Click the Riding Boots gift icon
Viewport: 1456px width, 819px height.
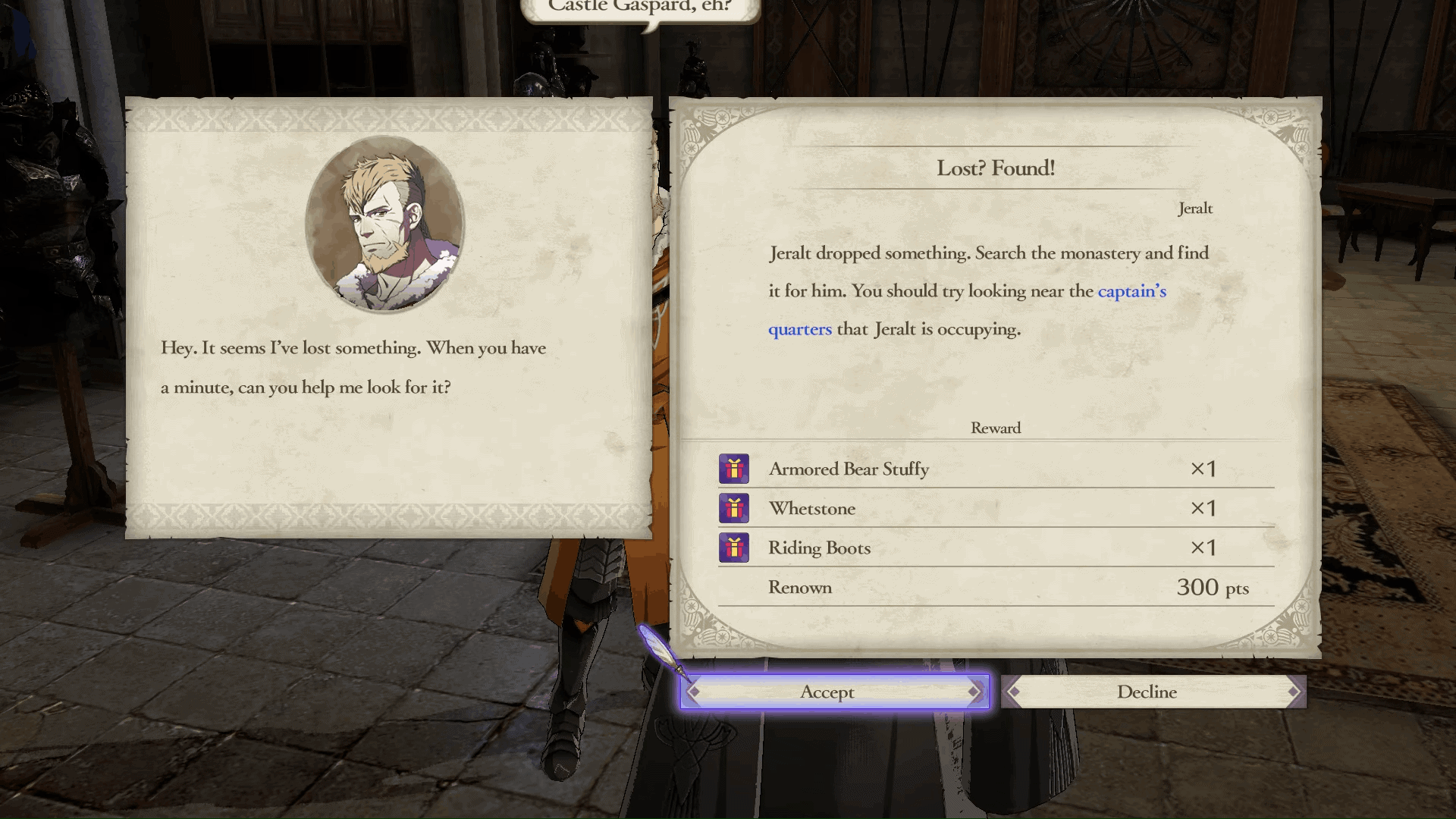pos(733,548)
